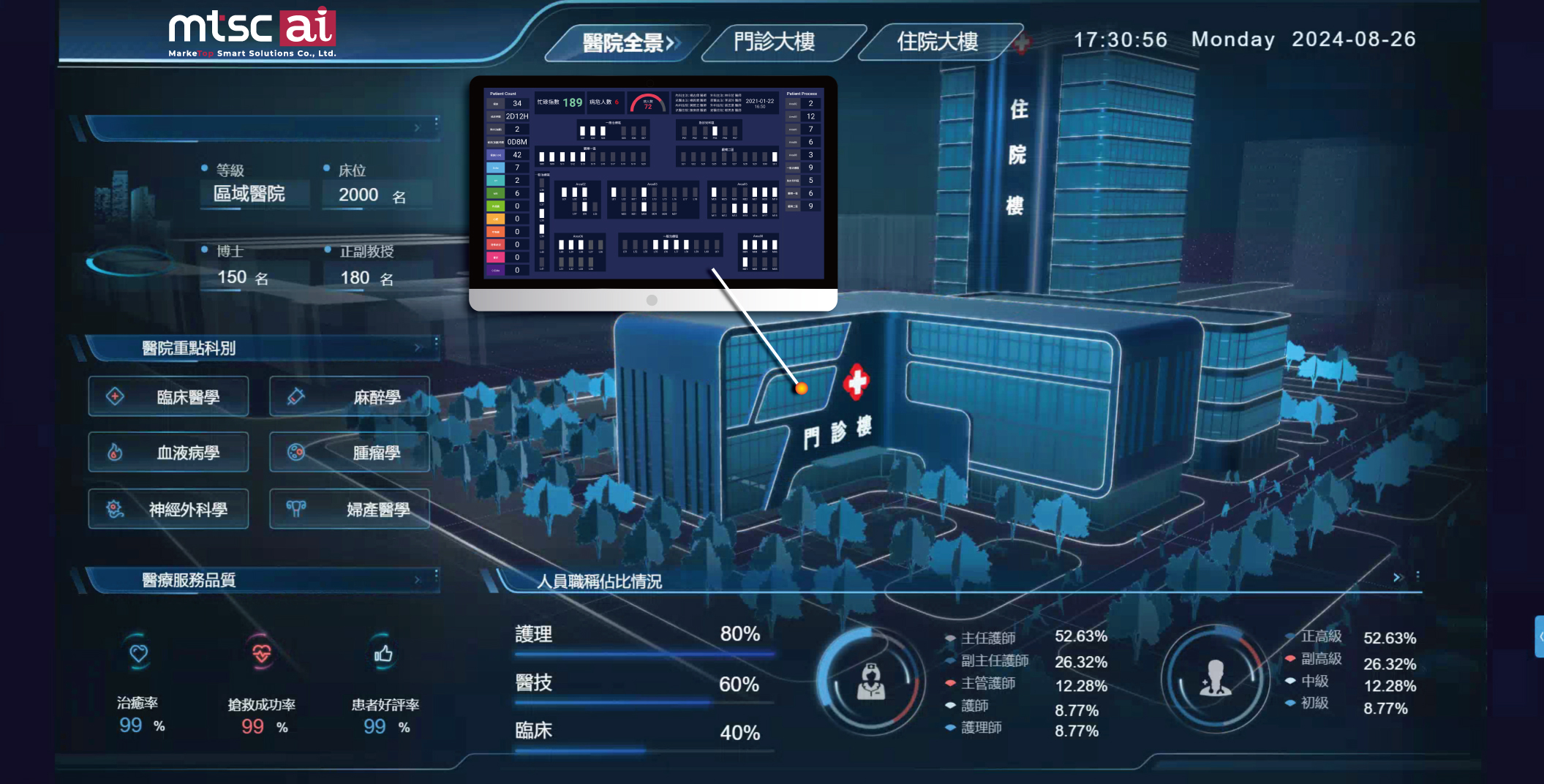Image resolution: width=1544 pixels, height=784 pixels.
Task: Select the 臨床醫學 medical cross icon
Action: tap(114, 396)
